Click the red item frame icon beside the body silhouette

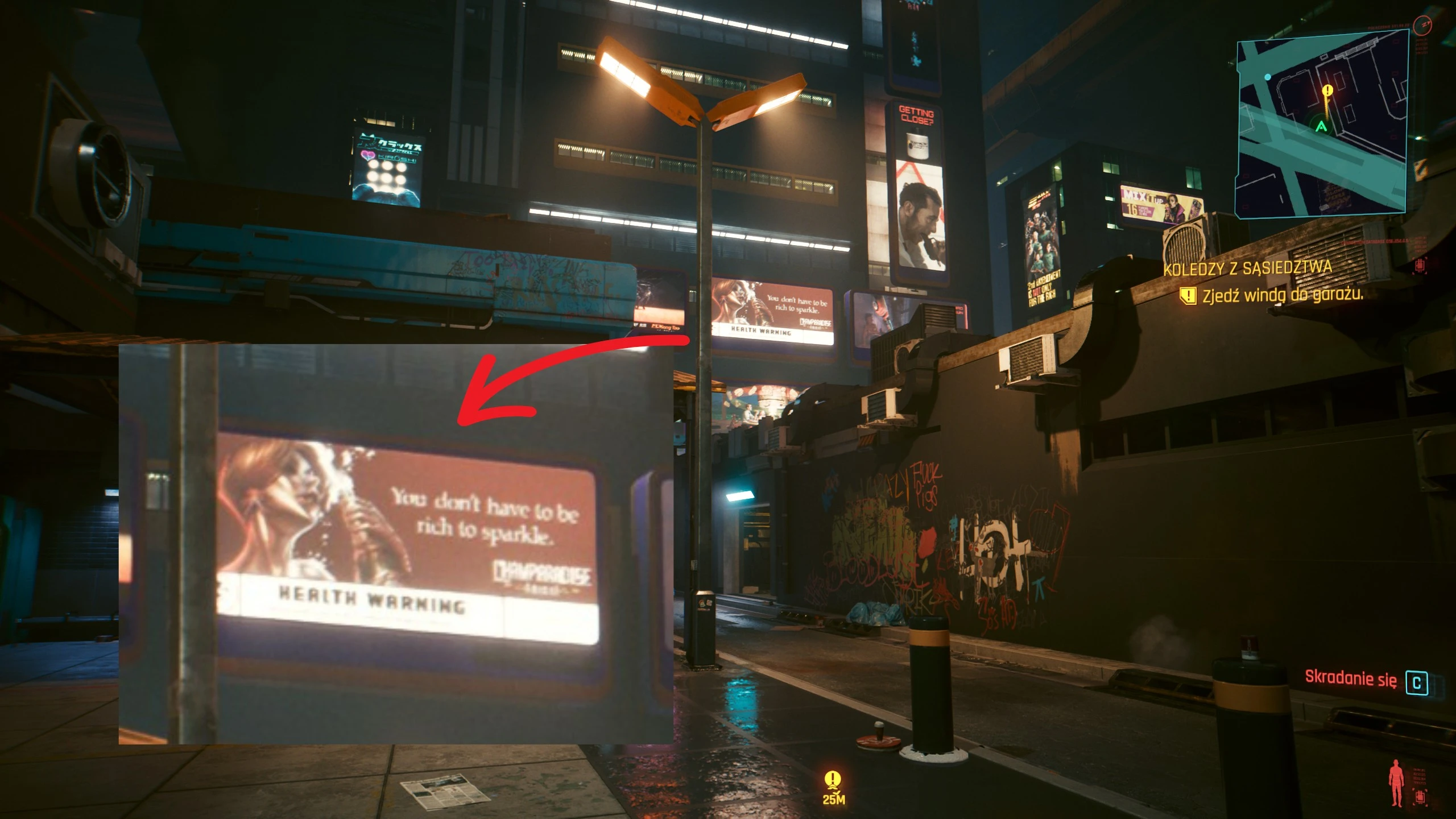click(1420, 797)
